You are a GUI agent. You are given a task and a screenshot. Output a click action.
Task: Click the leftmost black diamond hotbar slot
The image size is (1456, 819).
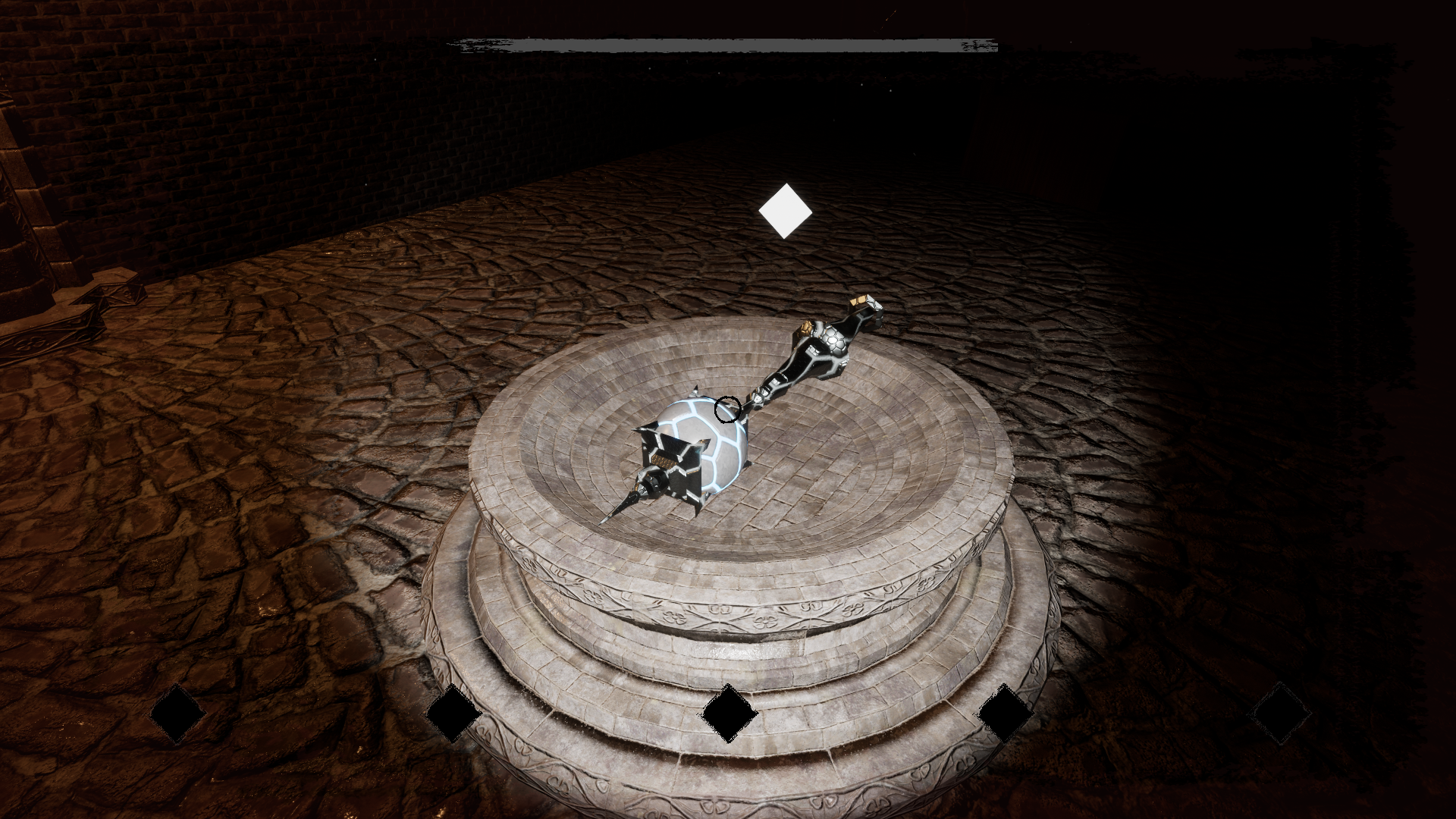(176, 711)
